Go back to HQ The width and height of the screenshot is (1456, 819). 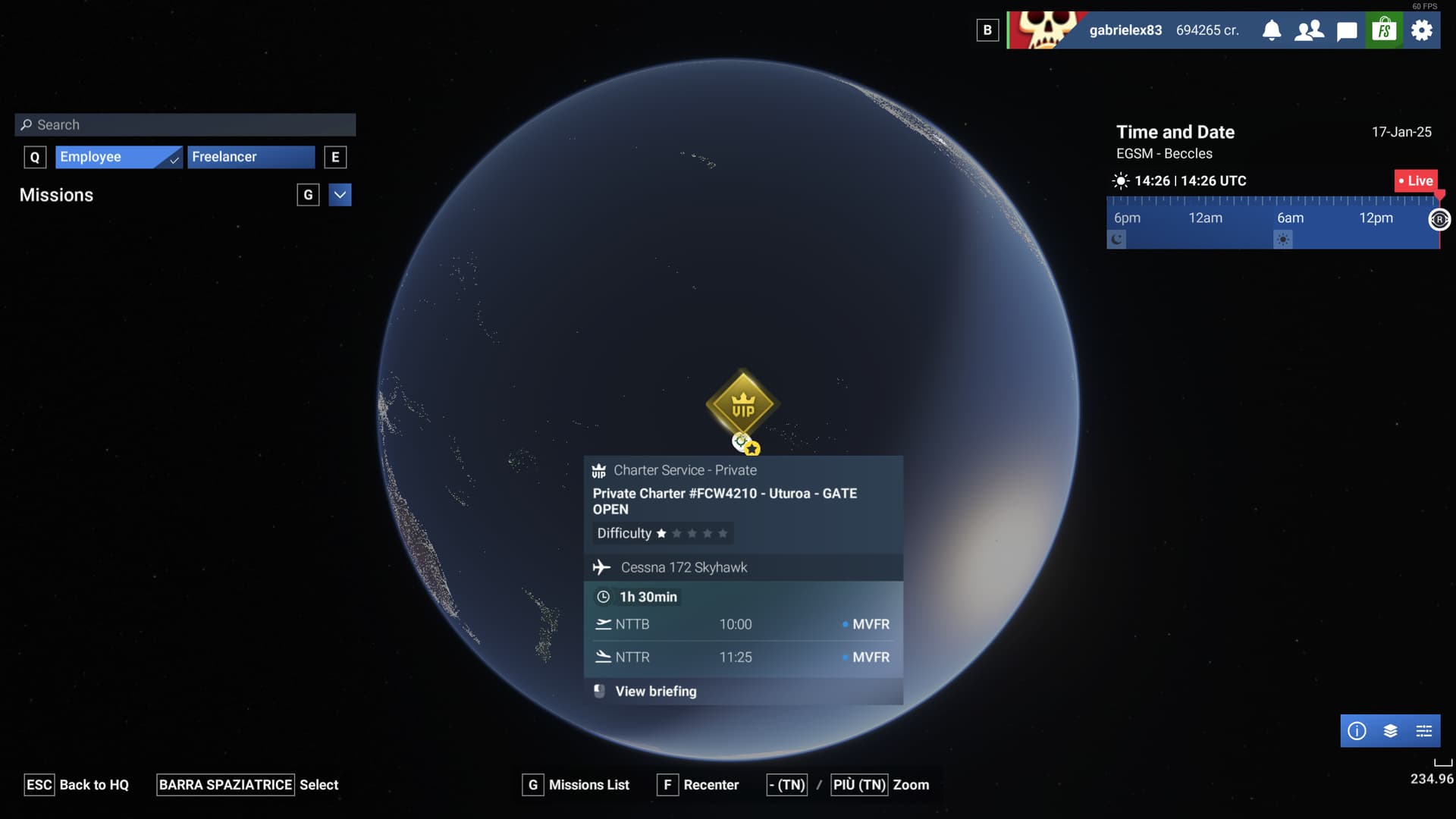click(x=77, y=785)
